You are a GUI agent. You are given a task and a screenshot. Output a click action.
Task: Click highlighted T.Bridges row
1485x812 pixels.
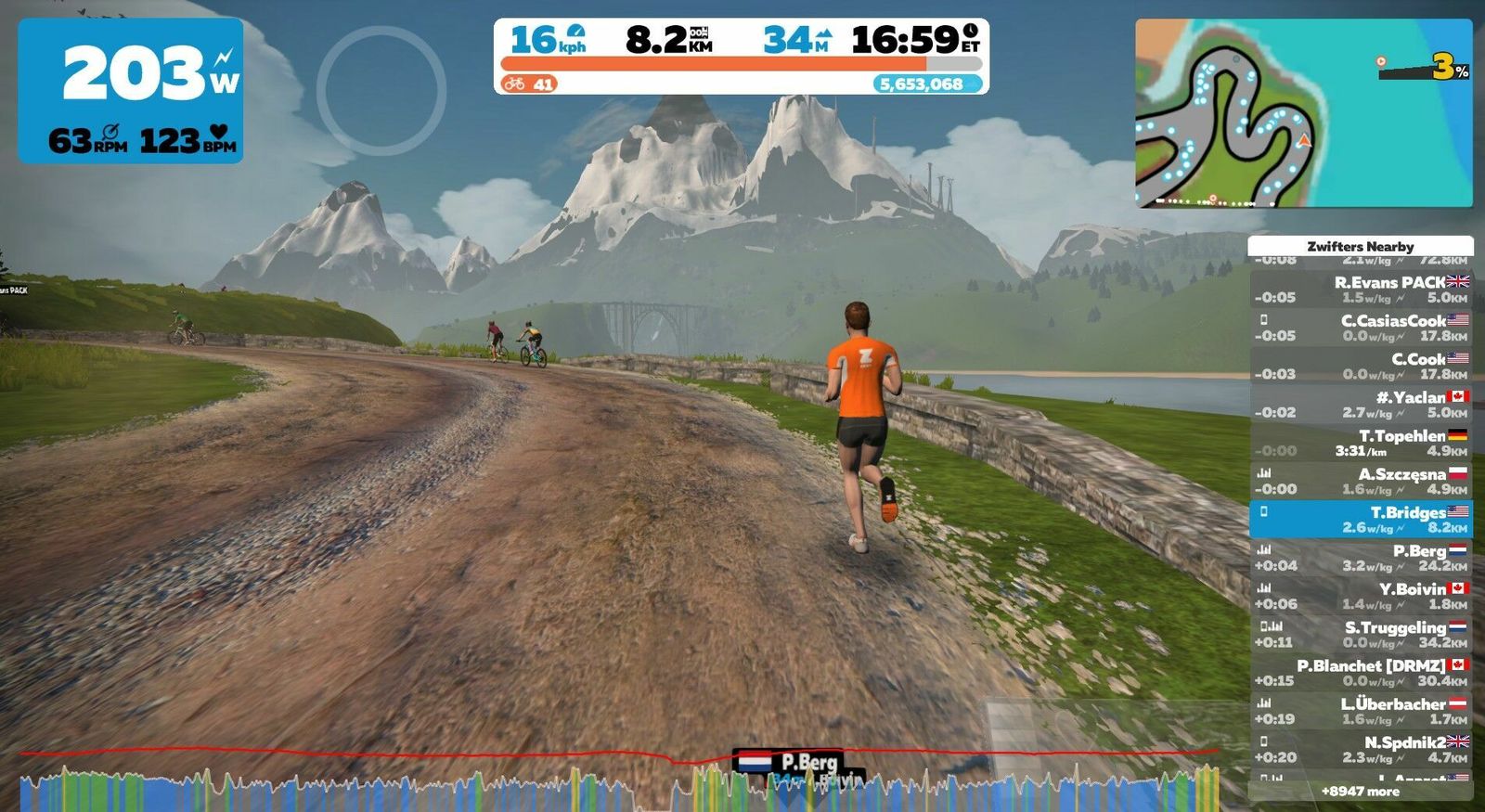pyautogui.click(x=1361, y=520)
